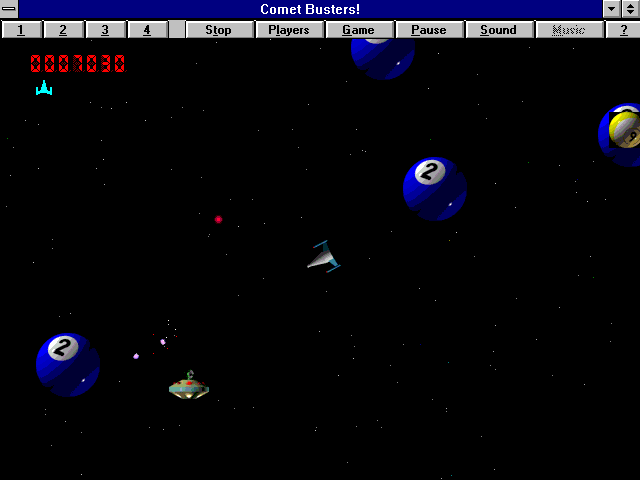Open the window system menu box
640x480 pixels.
pyautogui.click(x=9, y=9)
